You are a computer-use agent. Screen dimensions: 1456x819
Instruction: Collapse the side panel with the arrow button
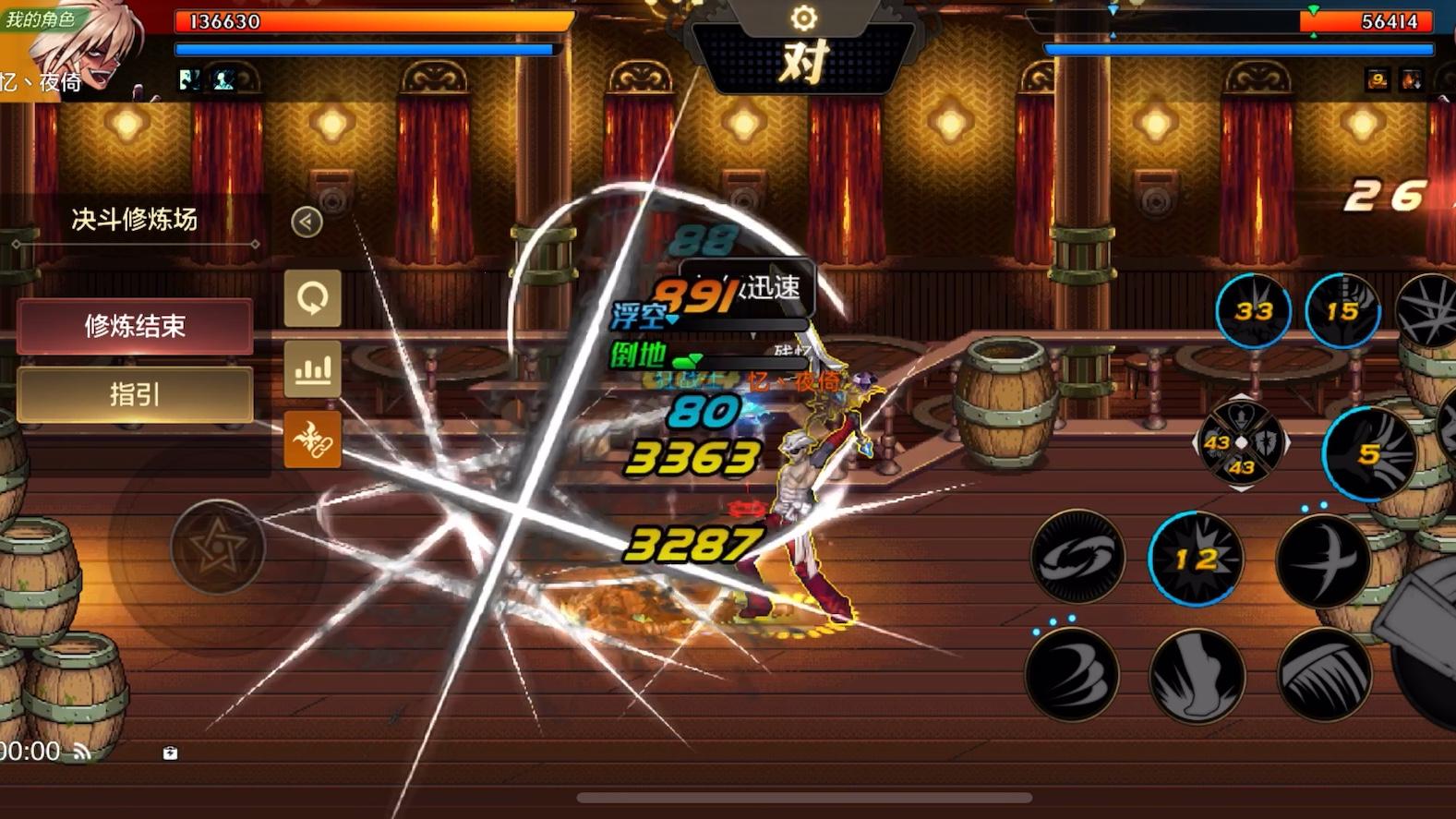tap(307, 222)
